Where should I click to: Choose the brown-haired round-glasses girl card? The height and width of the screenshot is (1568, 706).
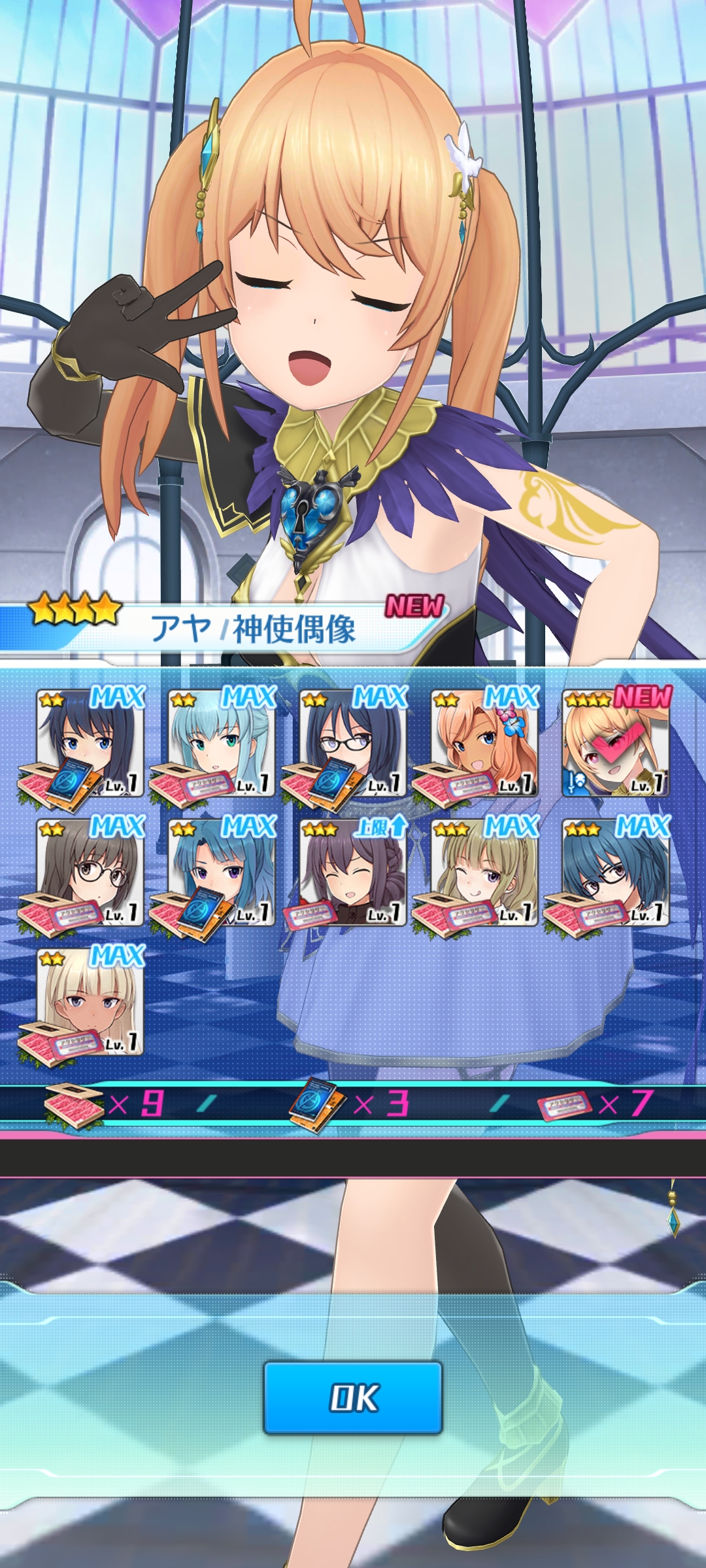90,873
